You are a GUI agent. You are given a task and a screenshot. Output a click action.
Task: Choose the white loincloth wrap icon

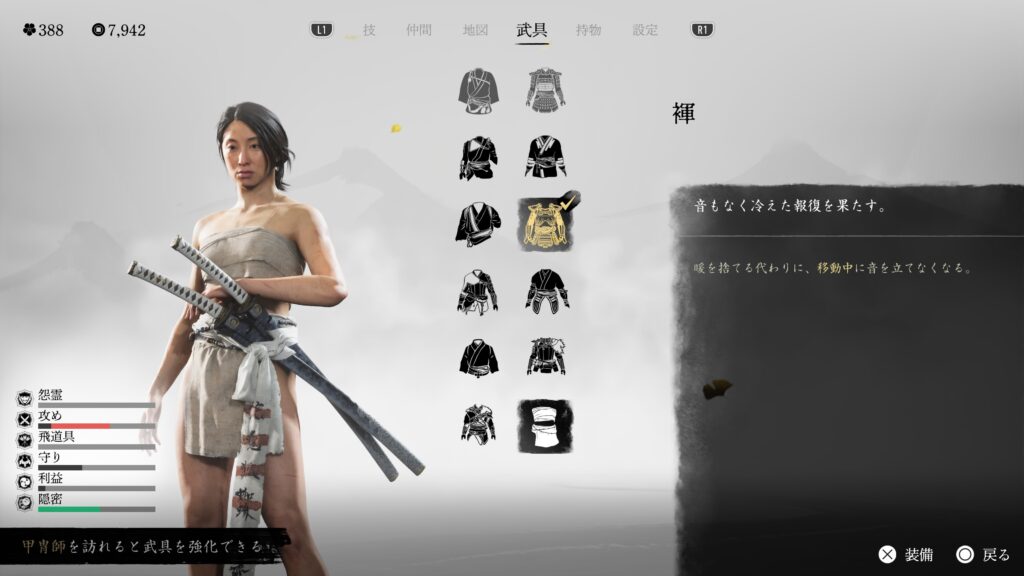[x=546, y=424]
